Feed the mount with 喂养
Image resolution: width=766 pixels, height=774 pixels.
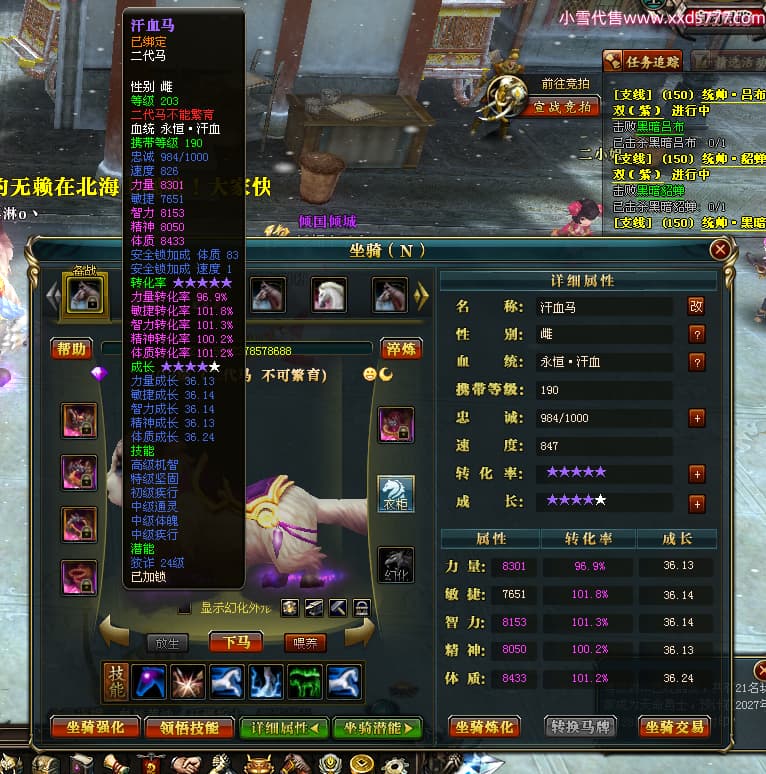(x=305, y=642)
